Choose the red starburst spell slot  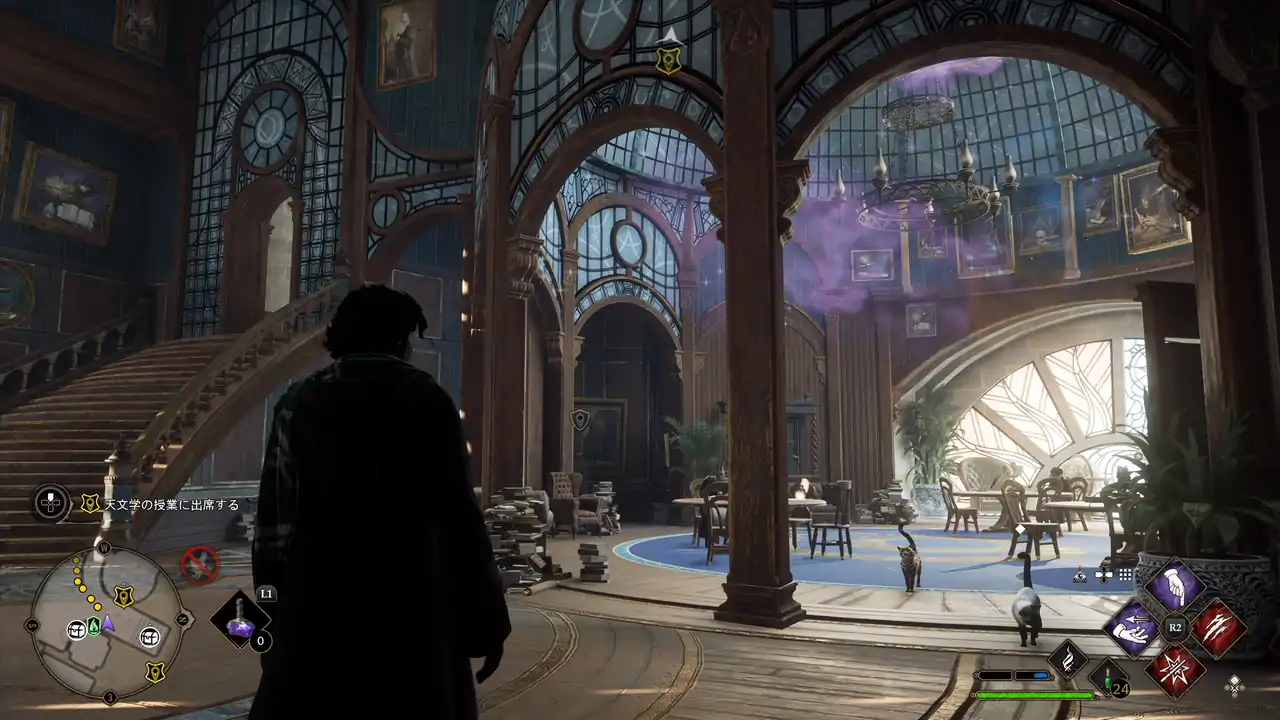tap(1174, 670)
